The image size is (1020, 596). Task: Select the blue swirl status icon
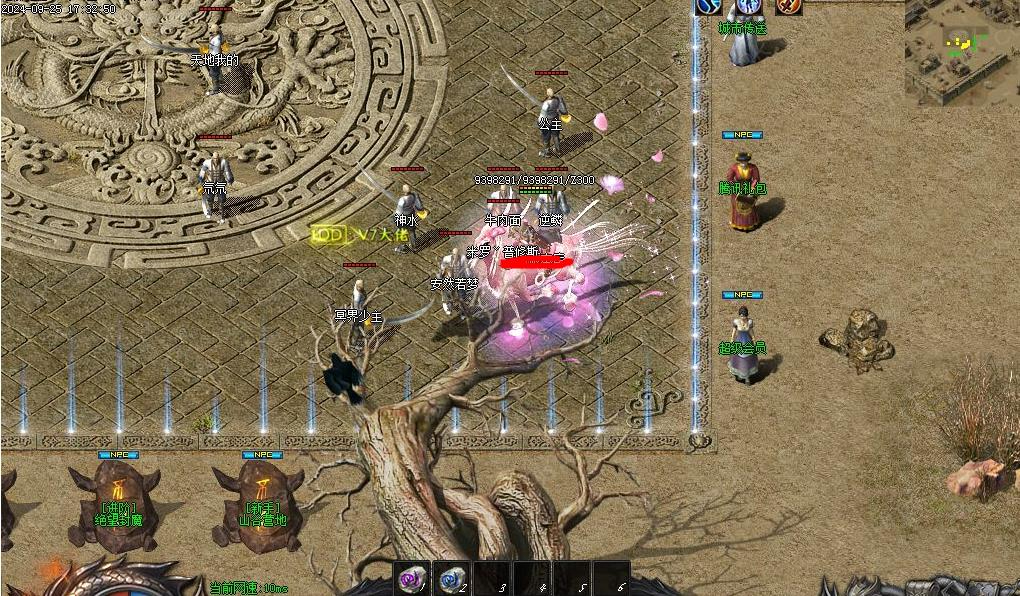tap(709, 6)
